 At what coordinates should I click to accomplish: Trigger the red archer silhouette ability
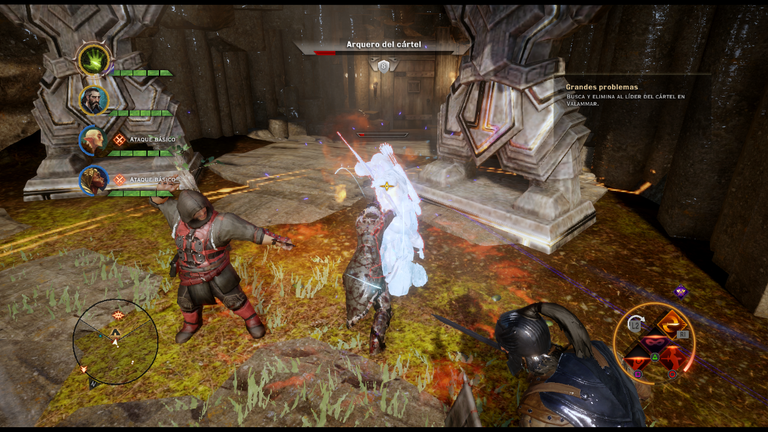coord(671,357)
